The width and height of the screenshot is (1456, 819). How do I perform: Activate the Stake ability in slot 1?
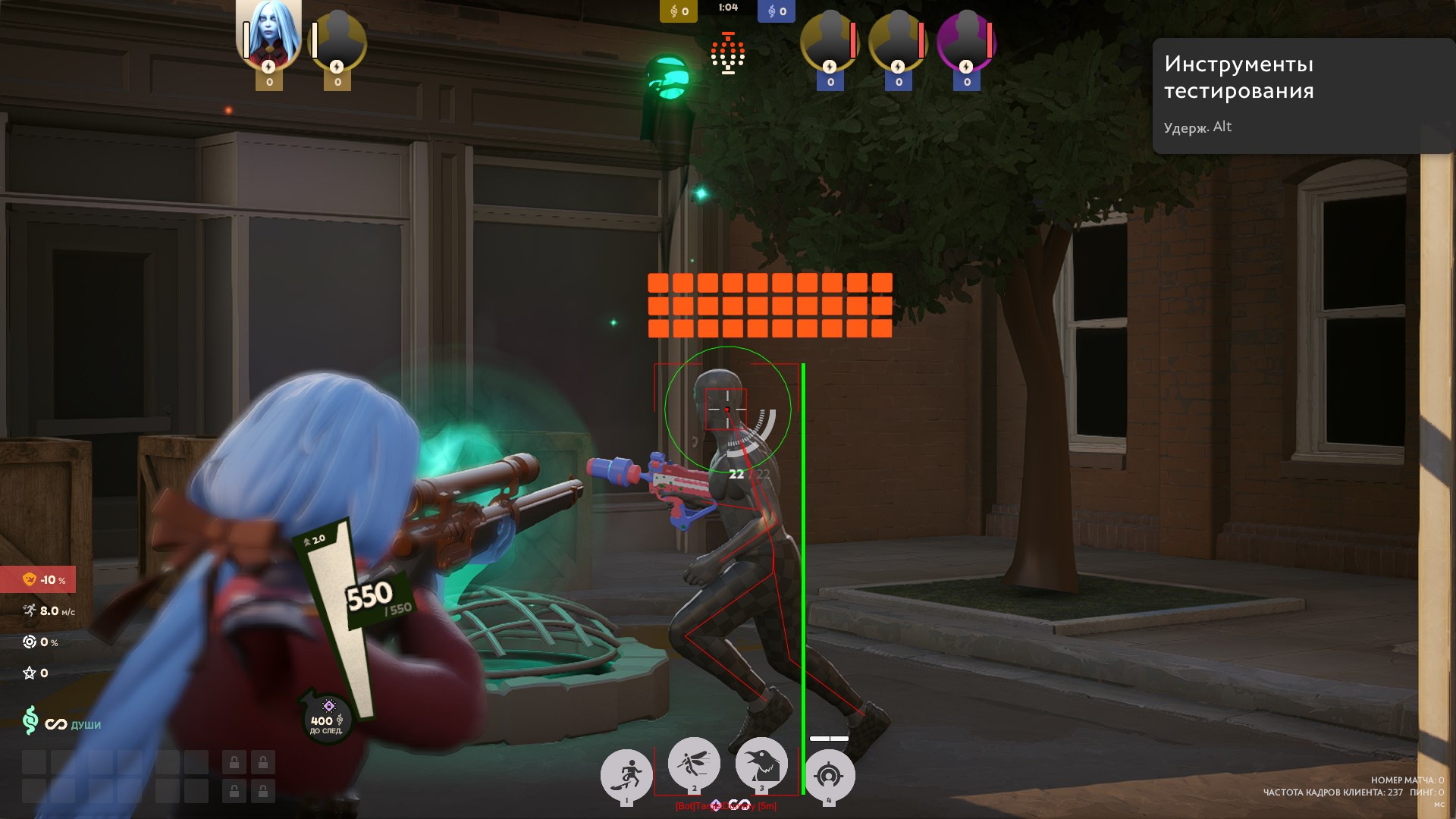point(626,775)
